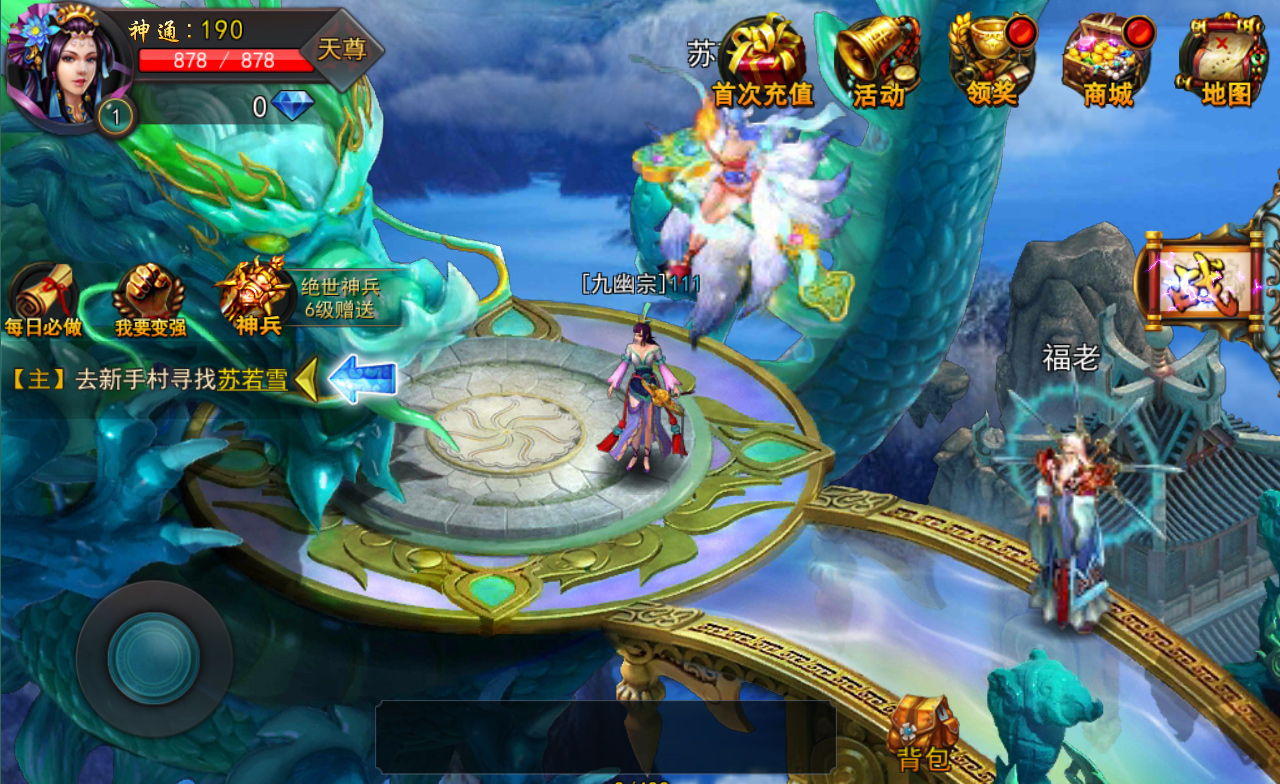
Task: Open the 活动 bell events icon
Action: tap(878, 58)
